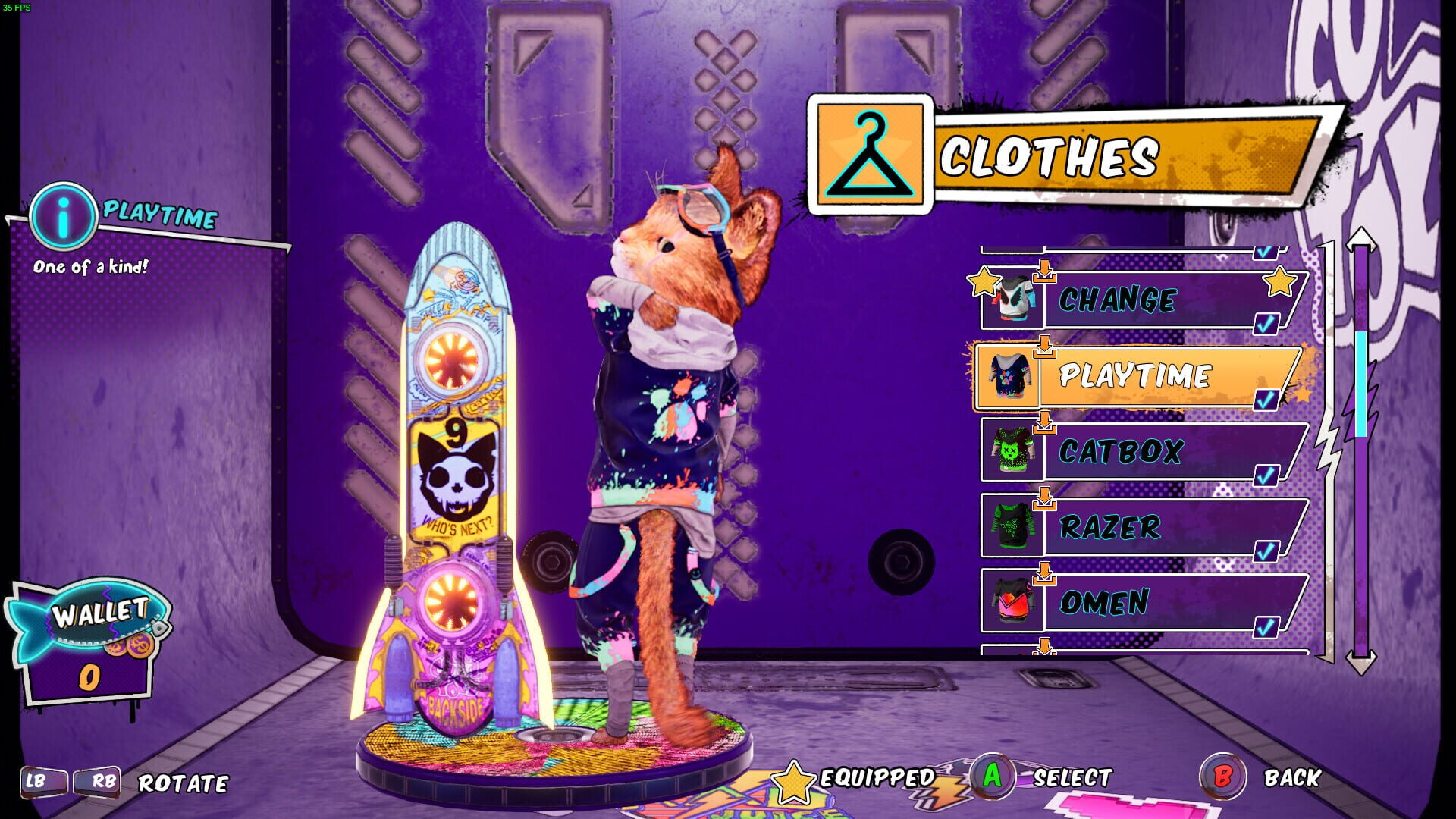Click the equipped star beside CHANGE
This screenshot has height=819, width=1456.
tap(982, 281)
